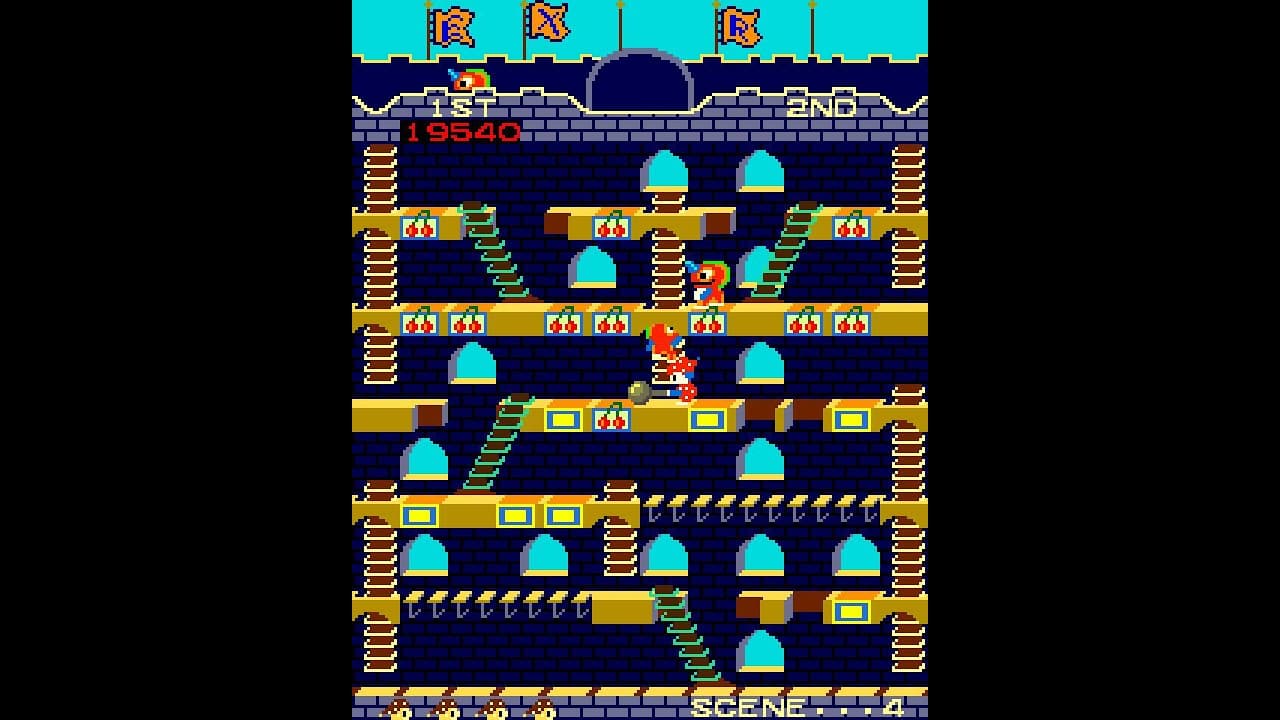Select the 2ND player label

click(x=822, y=104)
